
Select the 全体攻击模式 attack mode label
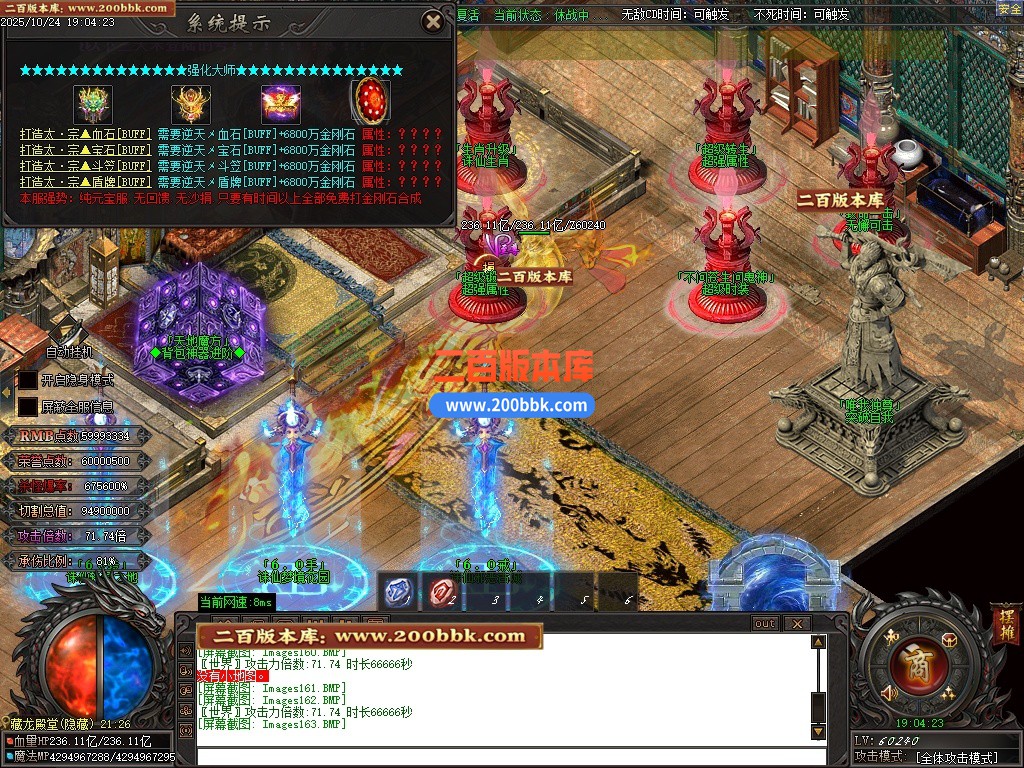pyautogui.click(x=957, y=758)
